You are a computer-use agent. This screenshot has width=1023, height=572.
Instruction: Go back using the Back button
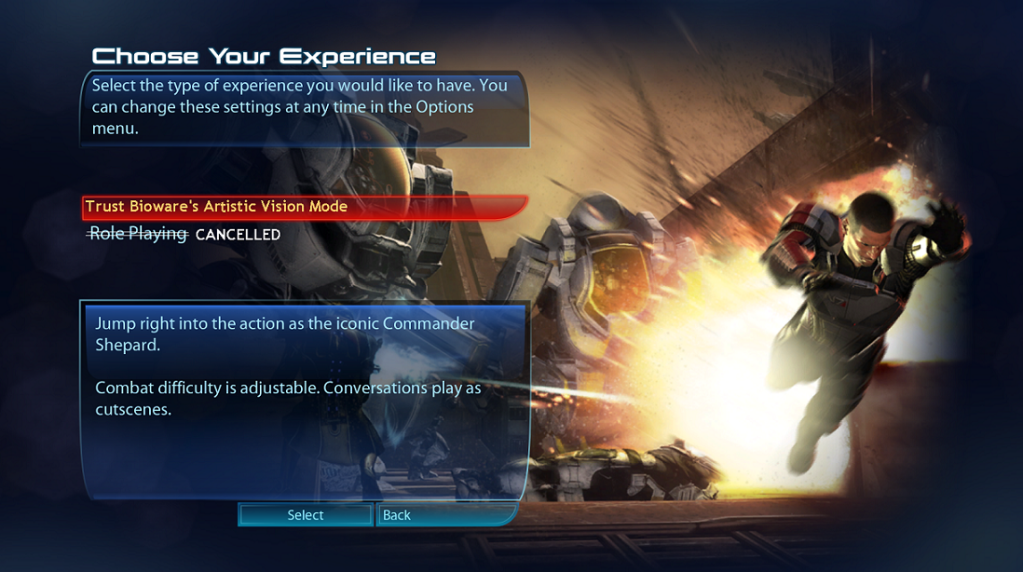[x=397, y=515]
